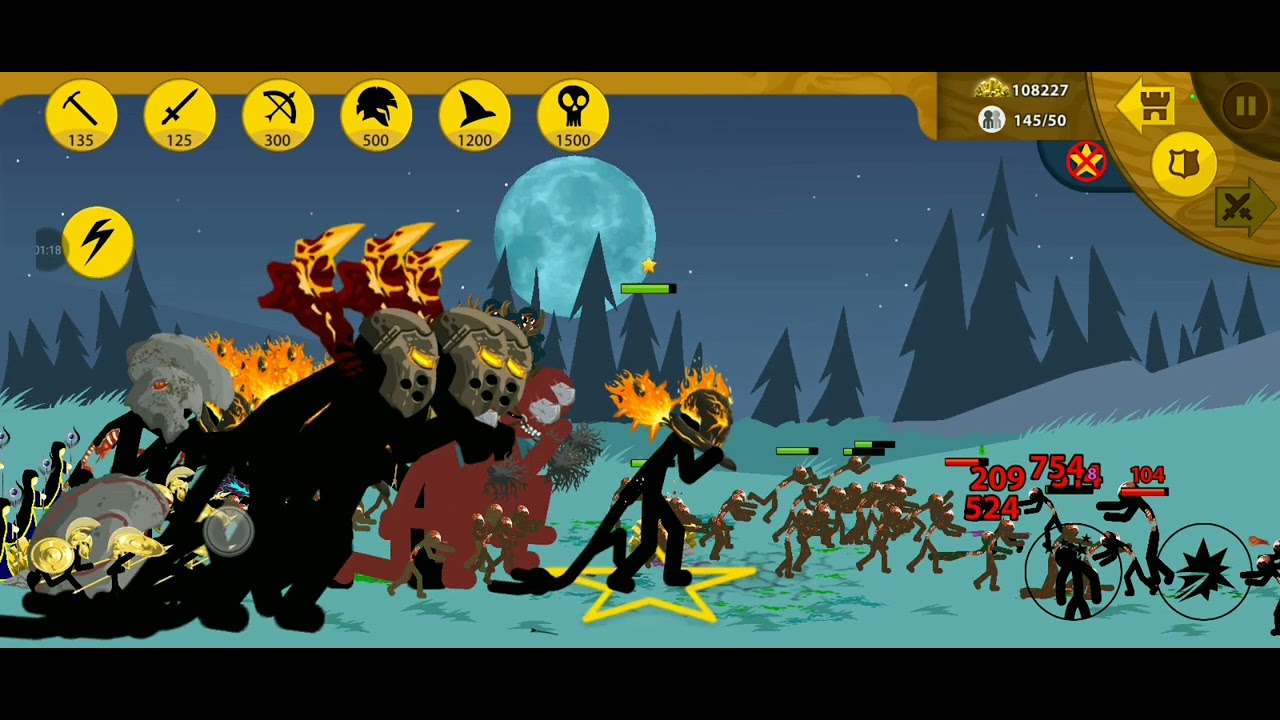Screen dimensions: 1280x720
Task: Trigger the burst strike ability circle
Action: coord(1203,572)
